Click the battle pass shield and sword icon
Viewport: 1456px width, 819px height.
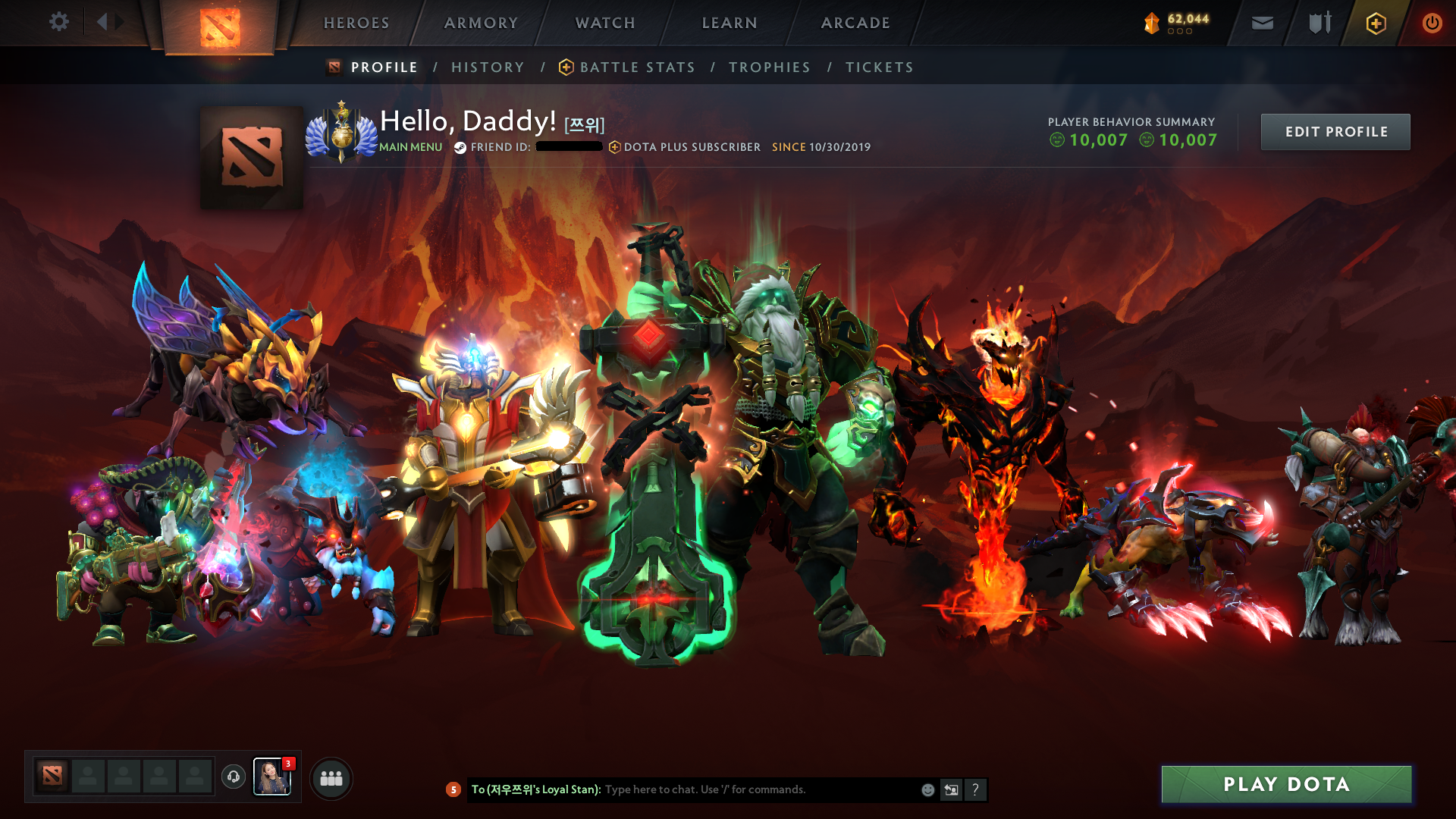pos(1318,23)
